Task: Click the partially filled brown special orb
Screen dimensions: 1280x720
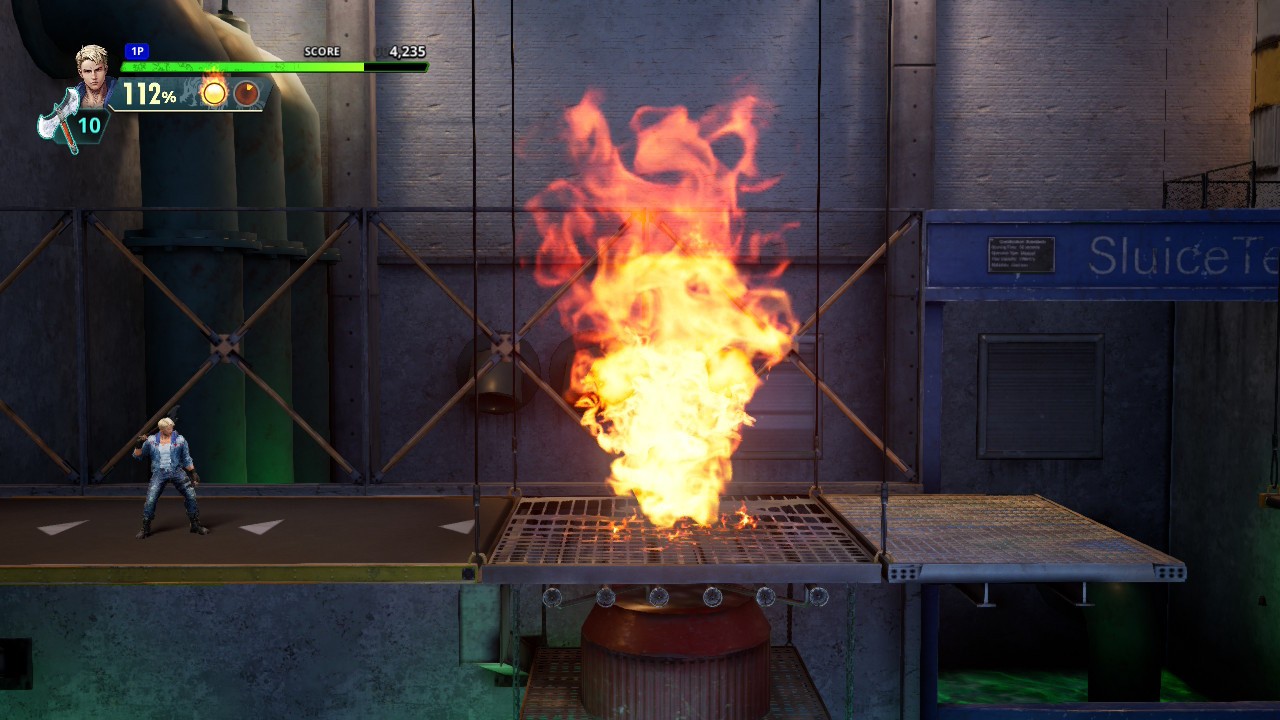Action: click(x=246, y=94)
